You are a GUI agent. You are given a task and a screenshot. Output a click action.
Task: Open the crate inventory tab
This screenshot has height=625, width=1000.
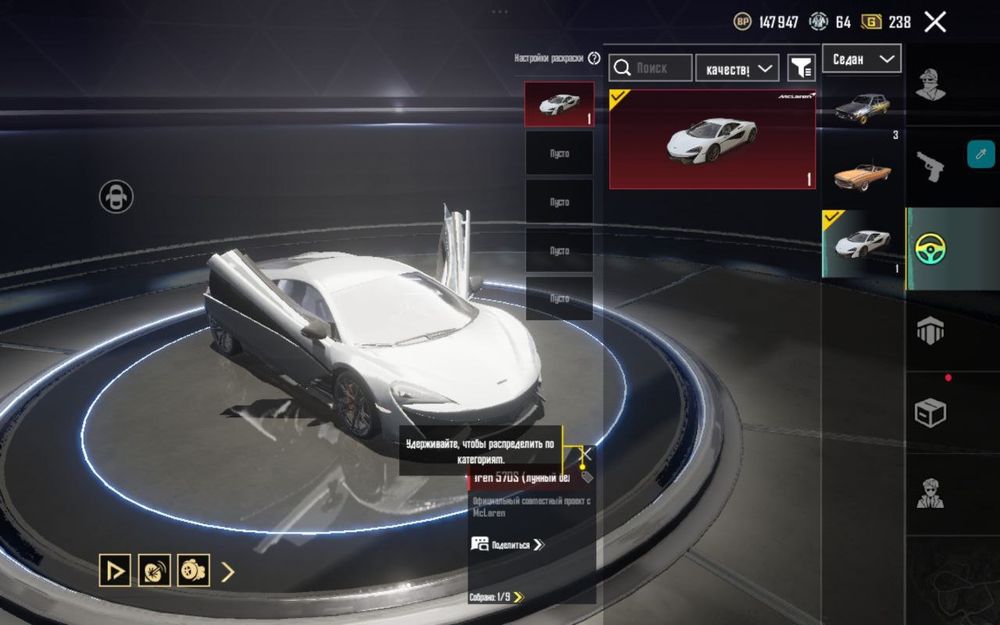click(930, 412)
